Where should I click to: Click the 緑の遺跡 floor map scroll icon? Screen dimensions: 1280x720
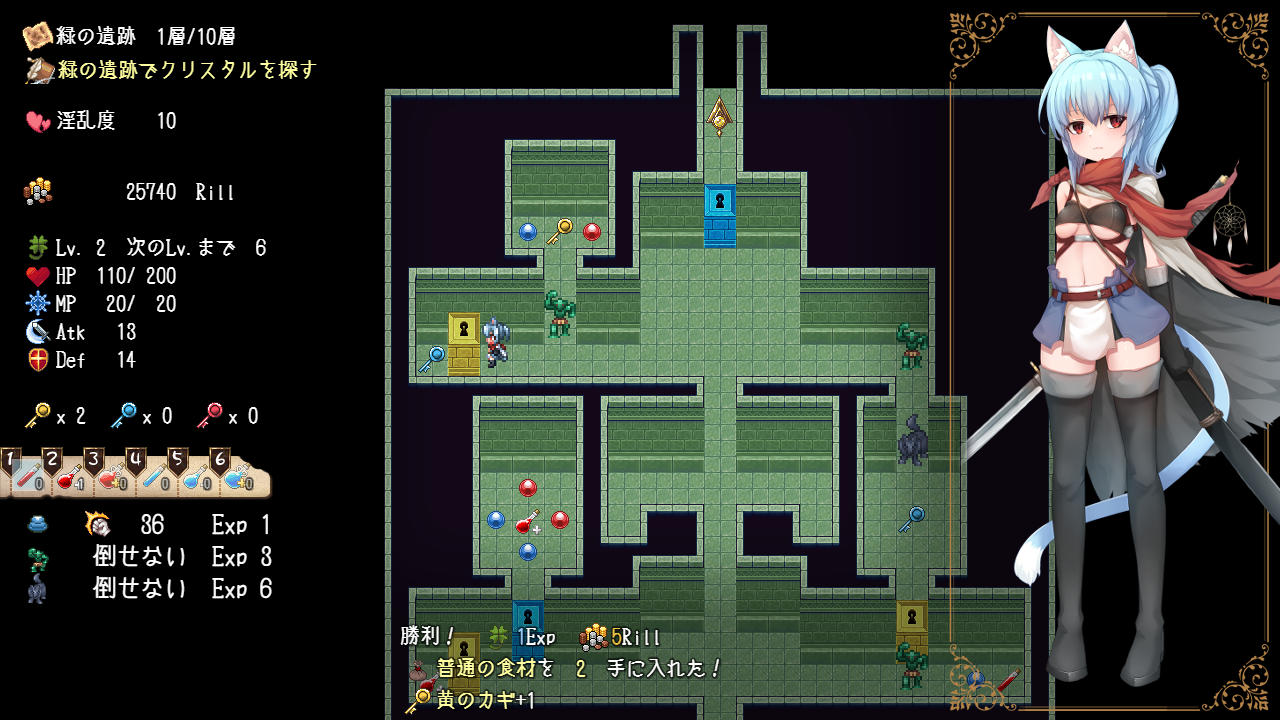coord(38,36)
